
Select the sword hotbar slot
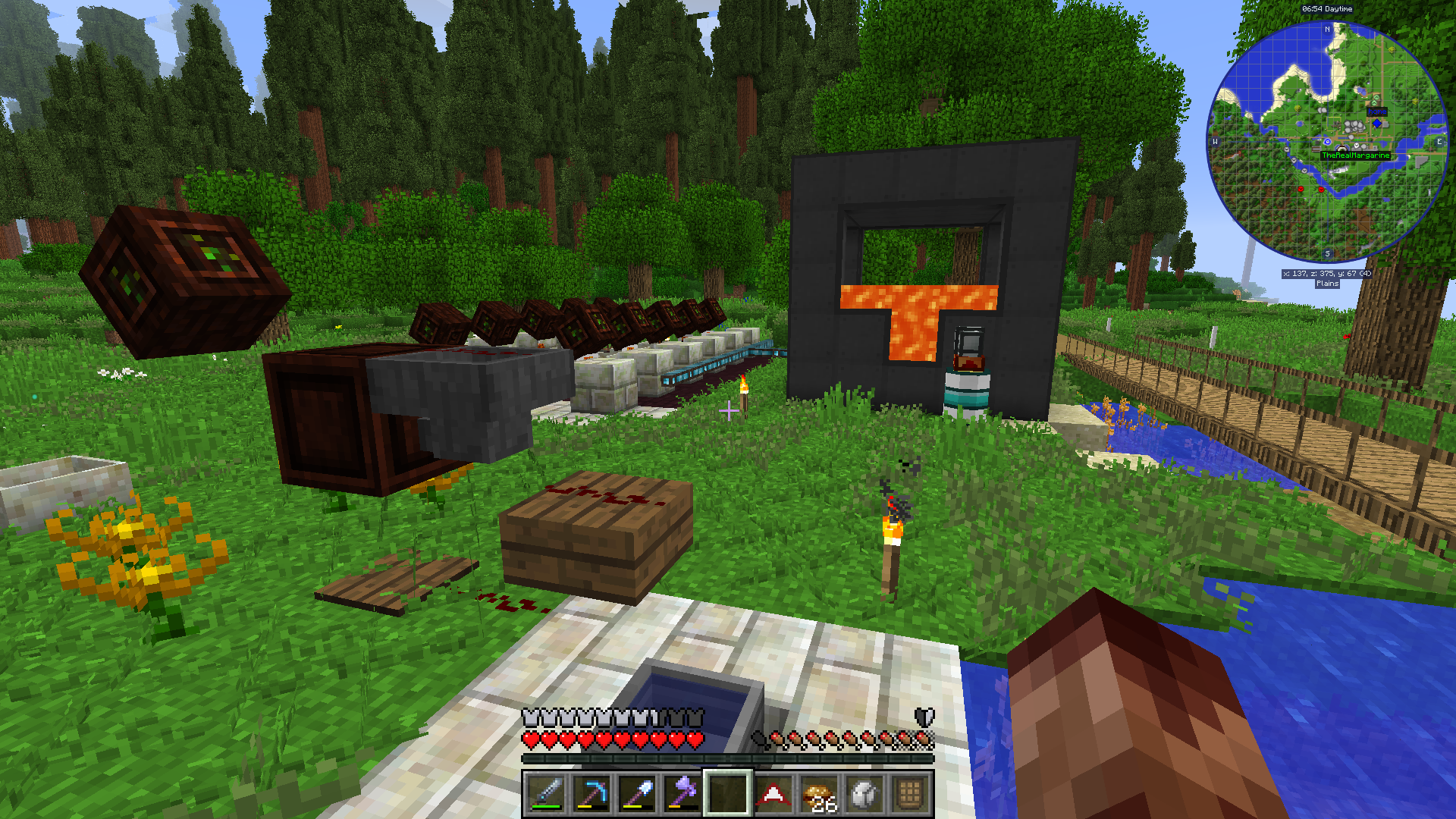(545, 794)
